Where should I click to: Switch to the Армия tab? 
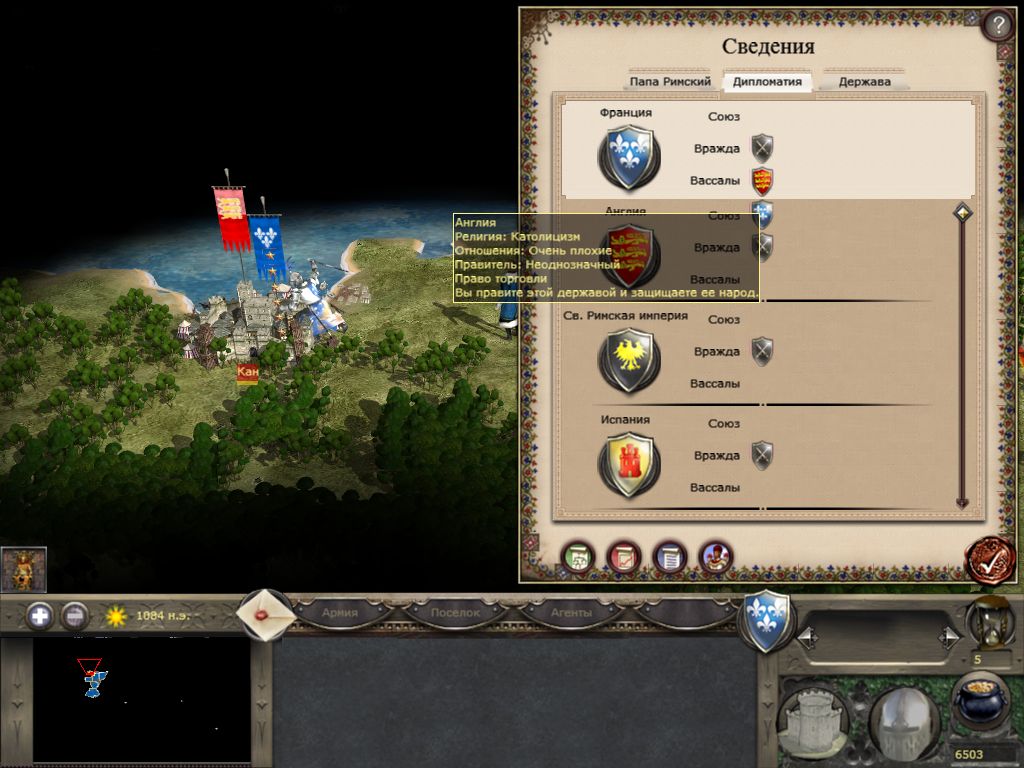click(x=340, y=612)
